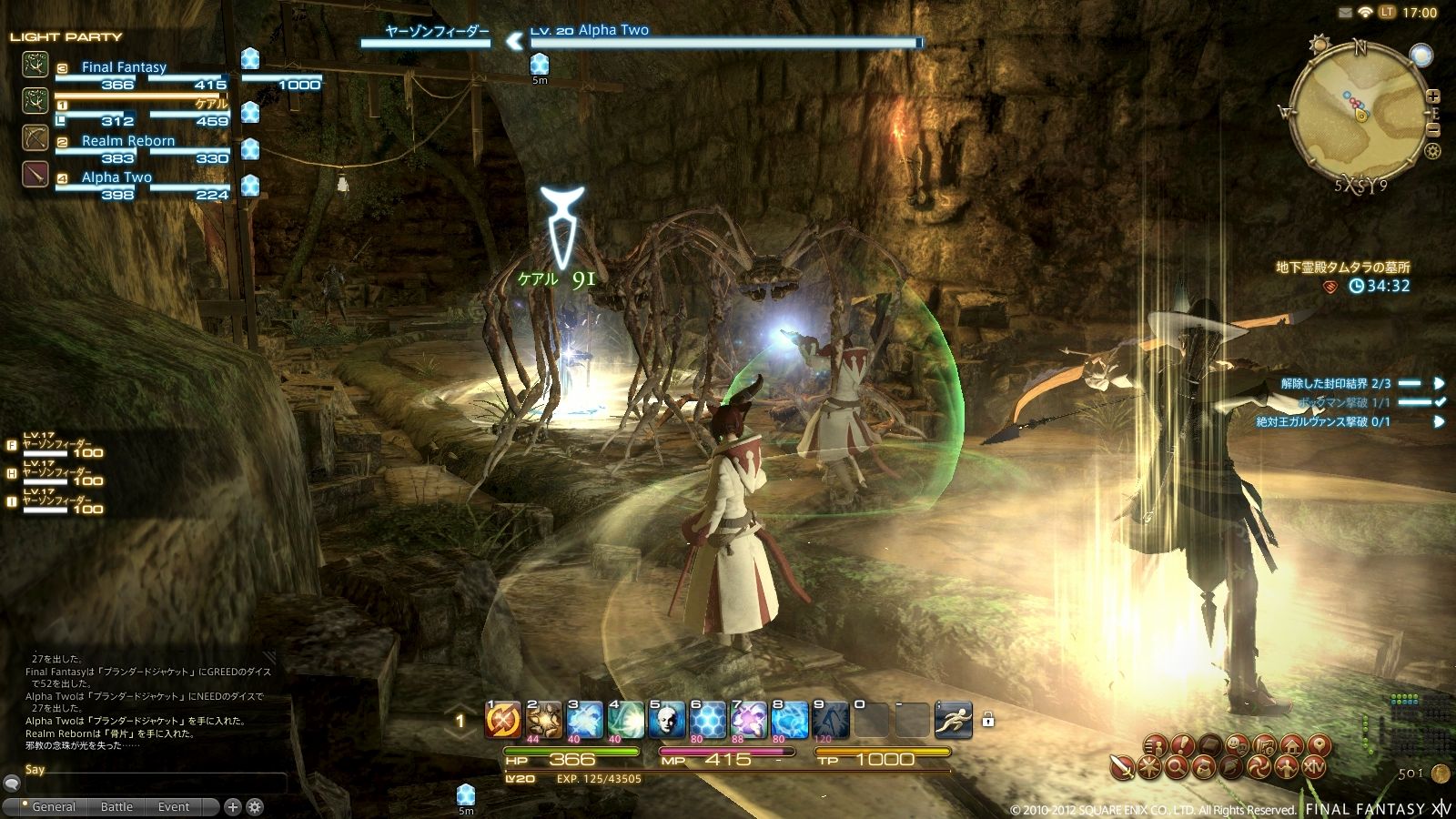Click the house icon in the round menu bar
Screen dimensions: 1456x819
(1291, 745)
